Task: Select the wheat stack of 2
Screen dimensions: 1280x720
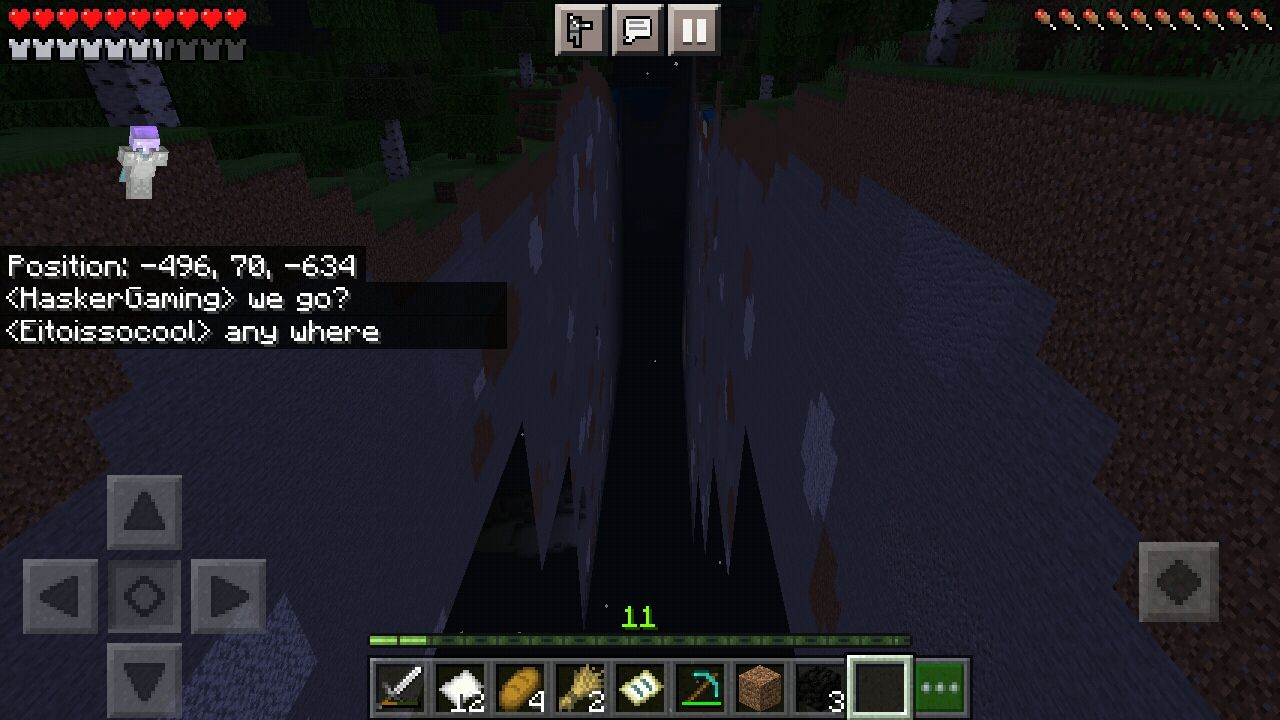Action: [x=579, y=684]
